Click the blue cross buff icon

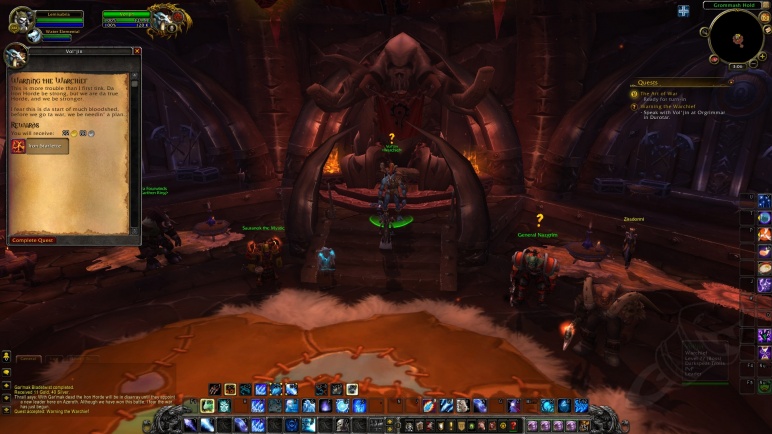pos(683,11)
